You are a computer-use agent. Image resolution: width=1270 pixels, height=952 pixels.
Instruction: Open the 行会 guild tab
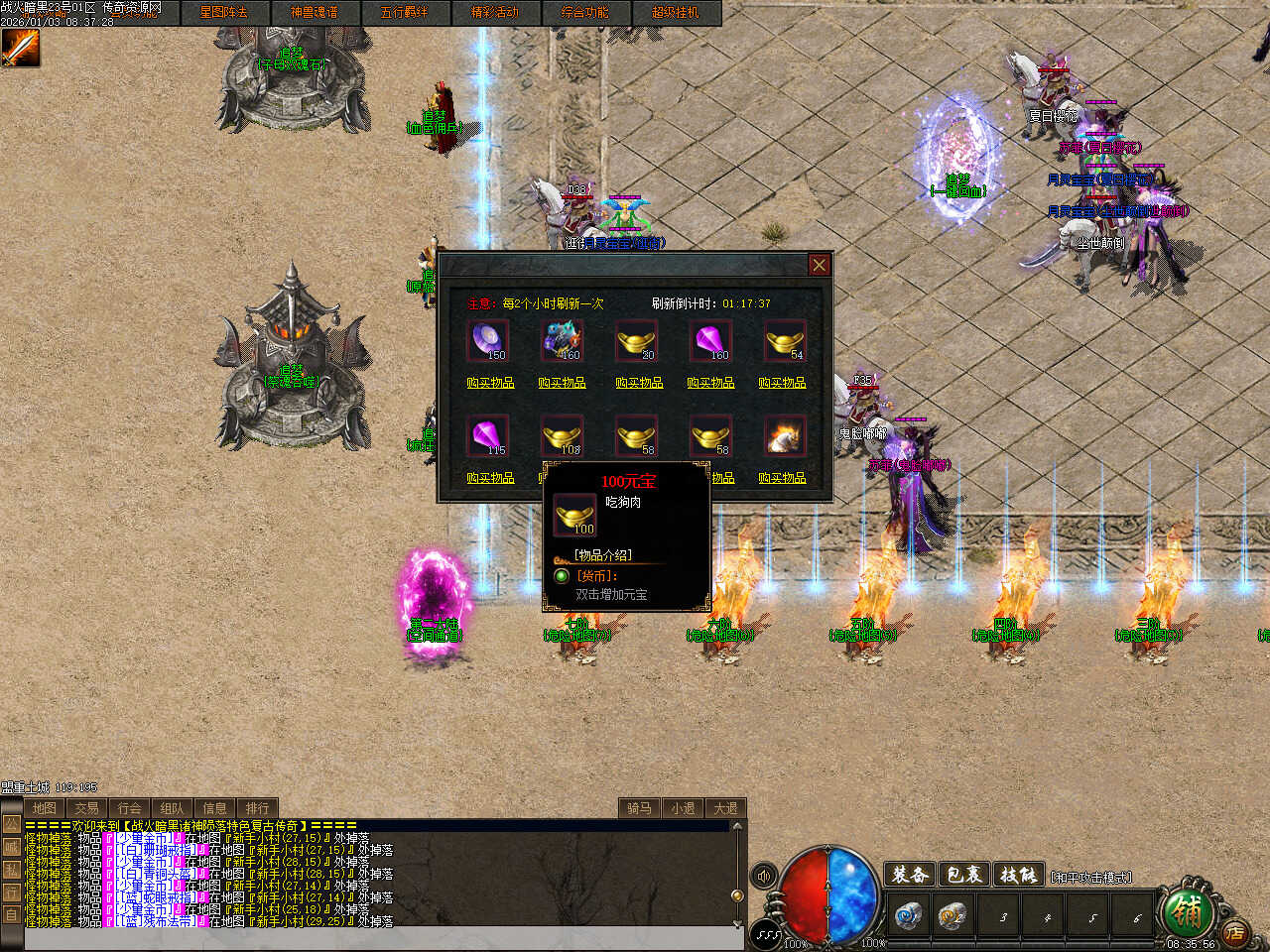[x=129, y=808]
